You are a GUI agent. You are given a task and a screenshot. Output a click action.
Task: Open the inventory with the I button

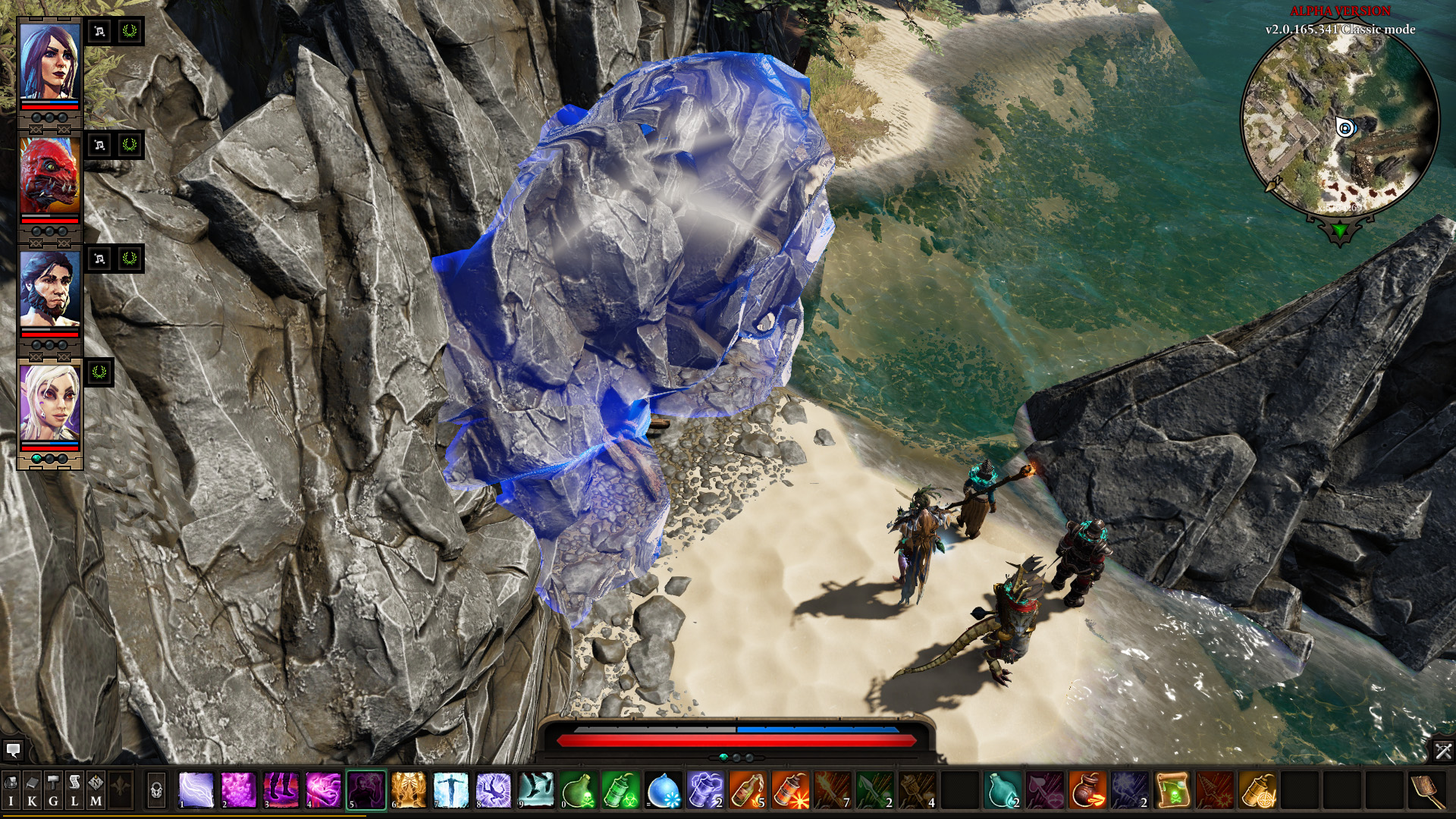(x=11, y=790)
